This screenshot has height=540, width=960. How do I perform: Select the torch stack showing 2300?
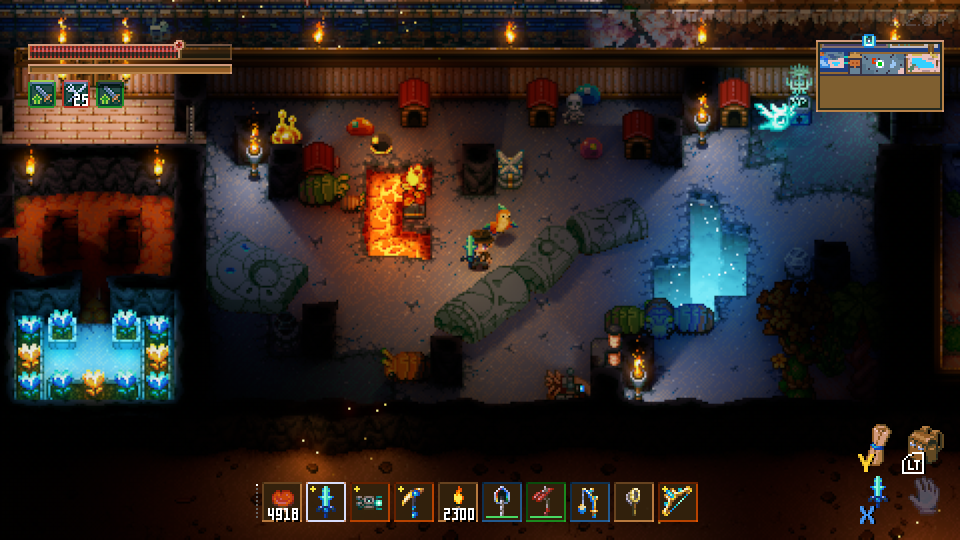pos(458,502)
